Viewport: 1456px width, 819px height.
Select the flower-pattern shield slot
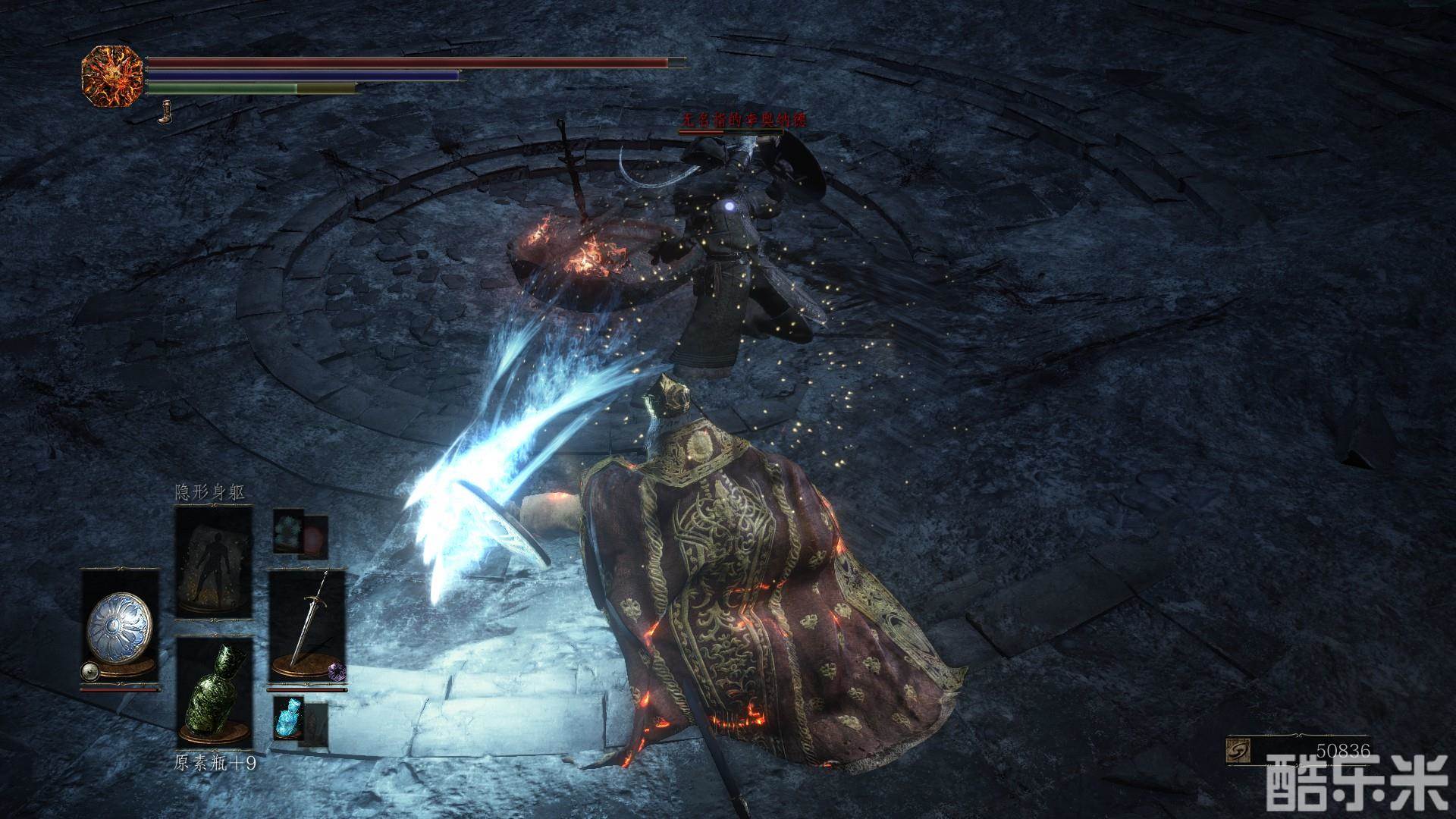coord(120,629)
